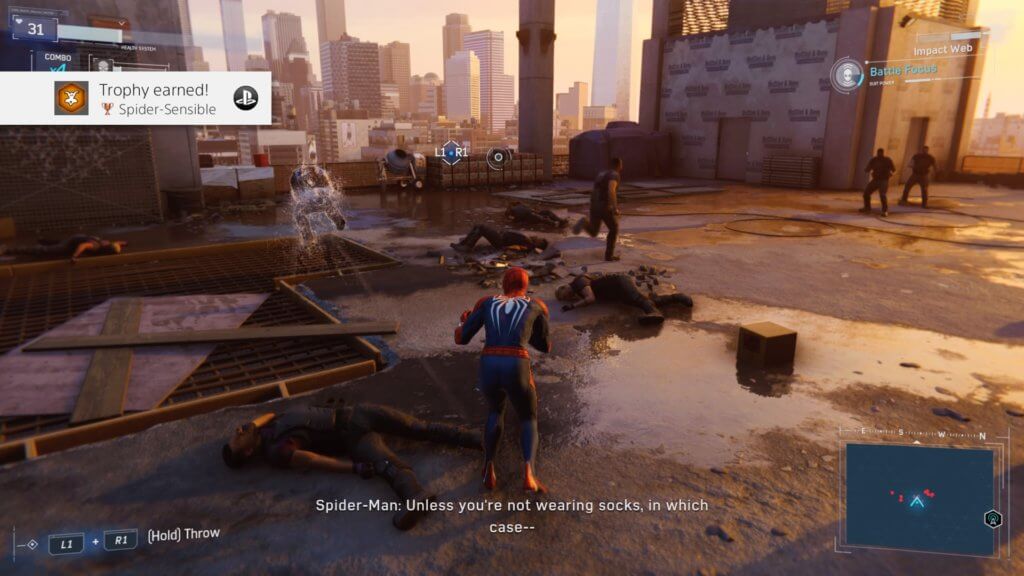Select the circular target marker above the enemy
The image size is (1024, 576).
pyautogui.click(x=498, y=156)
